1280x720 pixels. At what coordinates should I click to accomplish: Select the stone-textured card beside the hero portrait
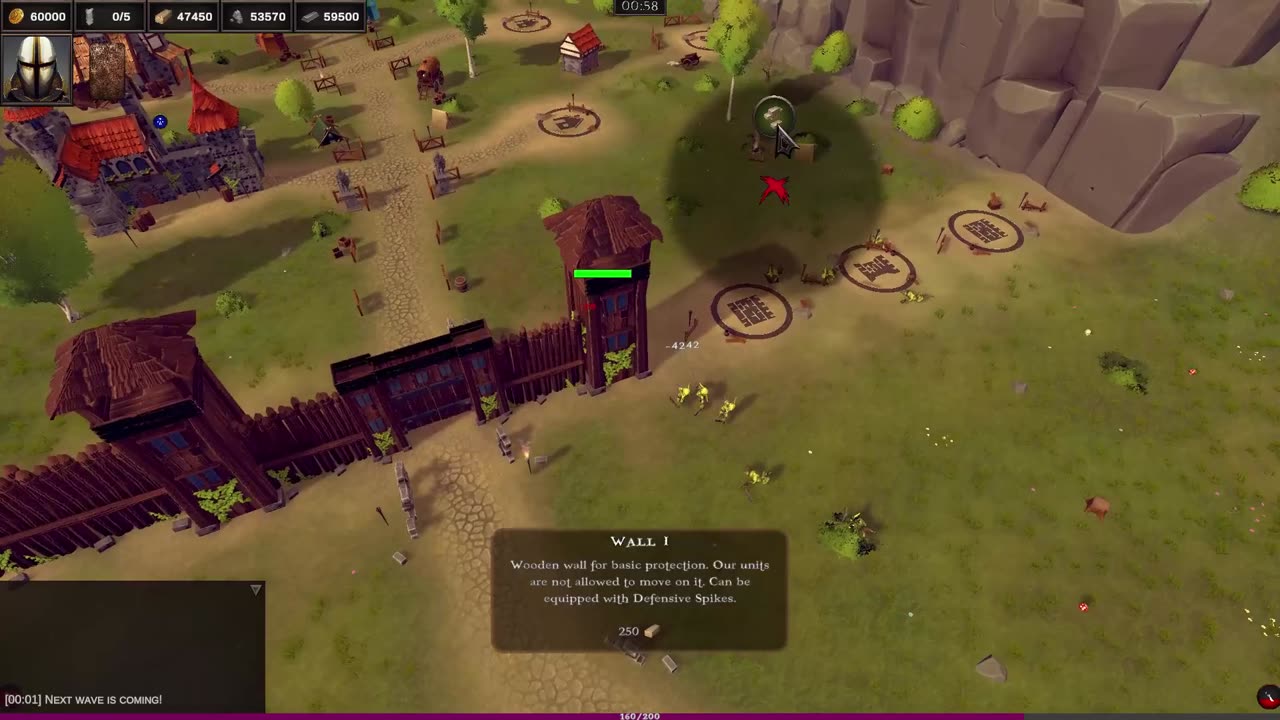coord(107,70)
